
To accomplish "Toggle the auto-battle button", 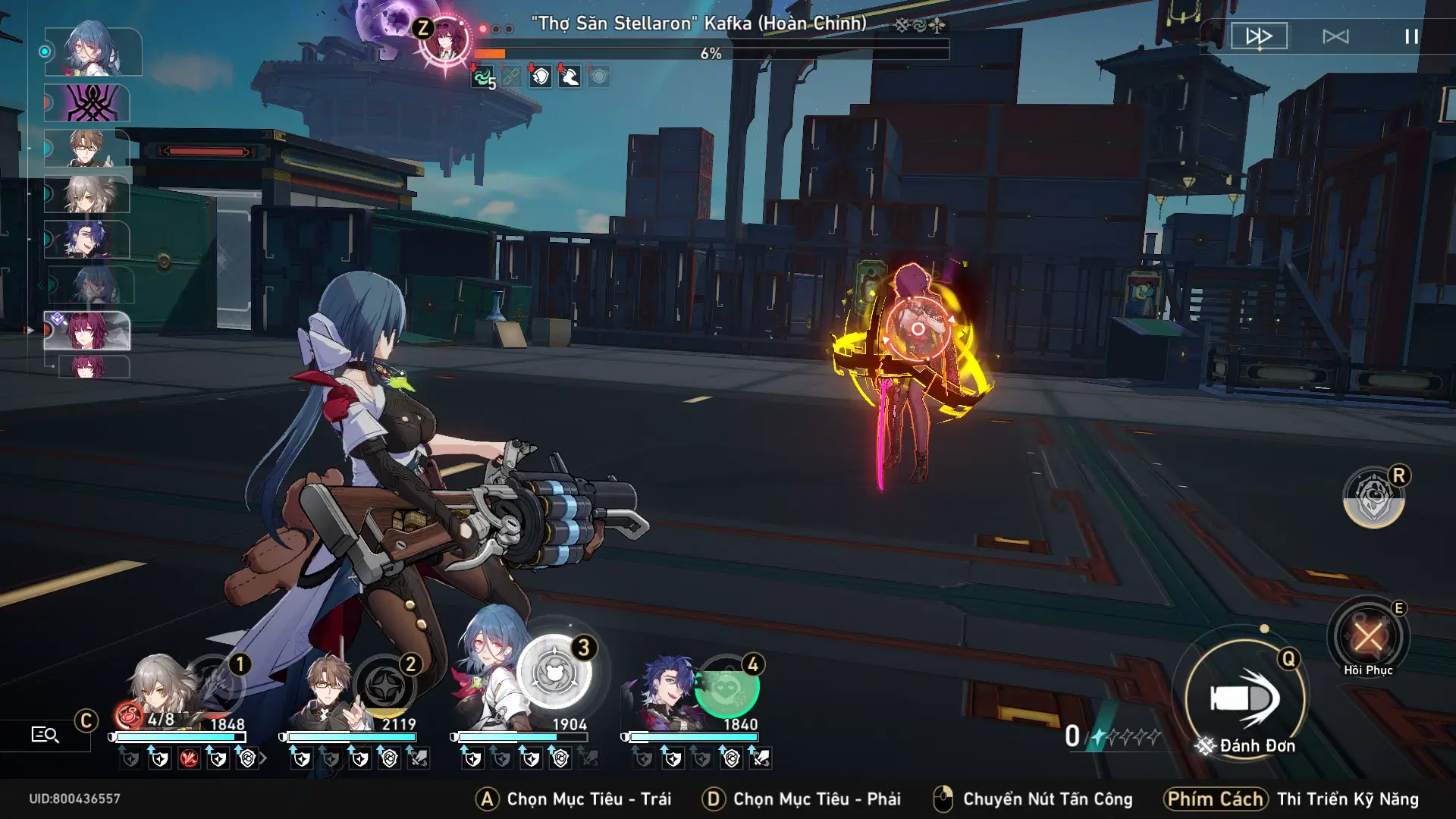I will 1335,36.
